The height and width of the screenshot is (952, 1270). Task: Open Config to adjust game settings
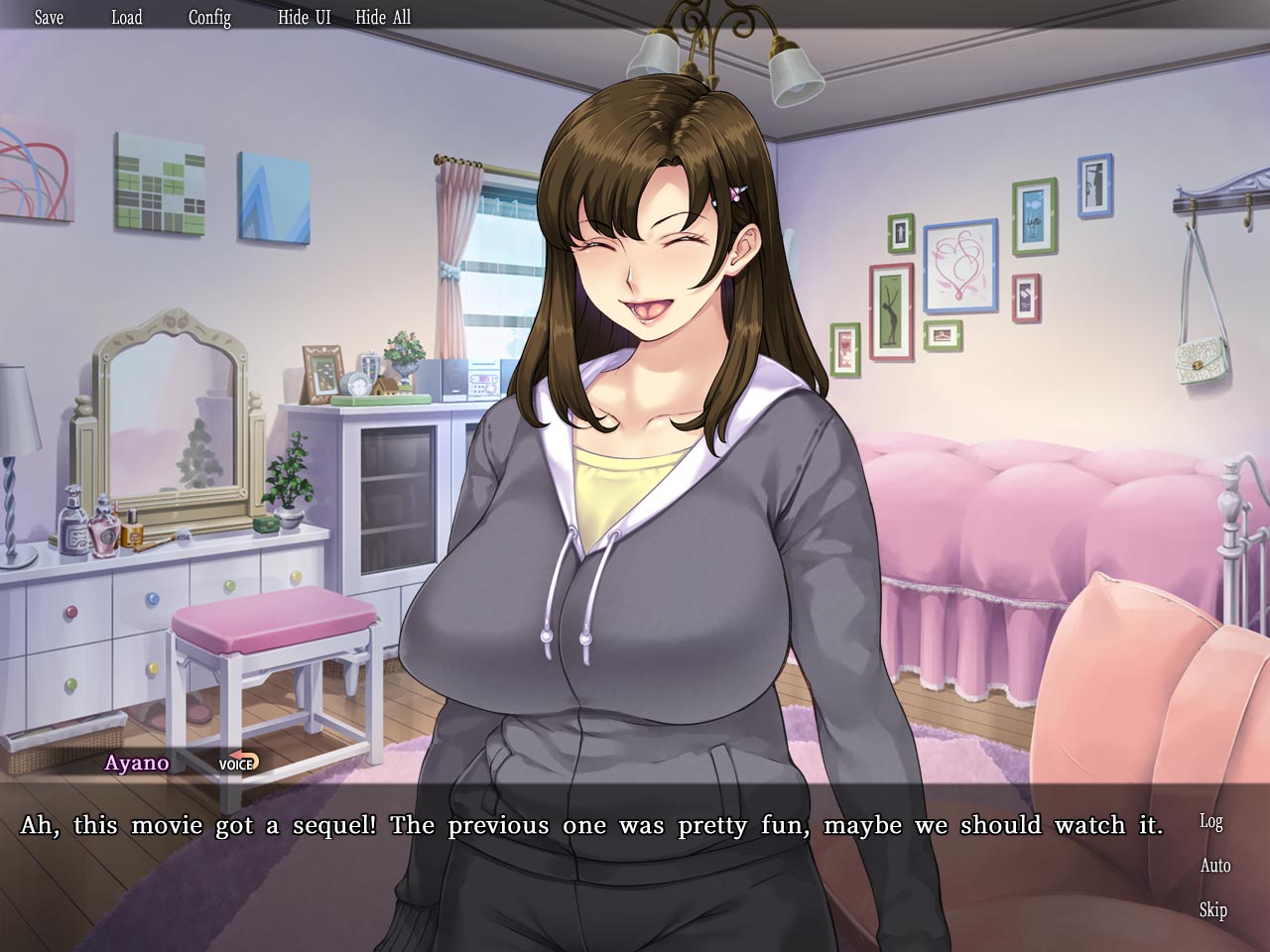pos(209,17)
